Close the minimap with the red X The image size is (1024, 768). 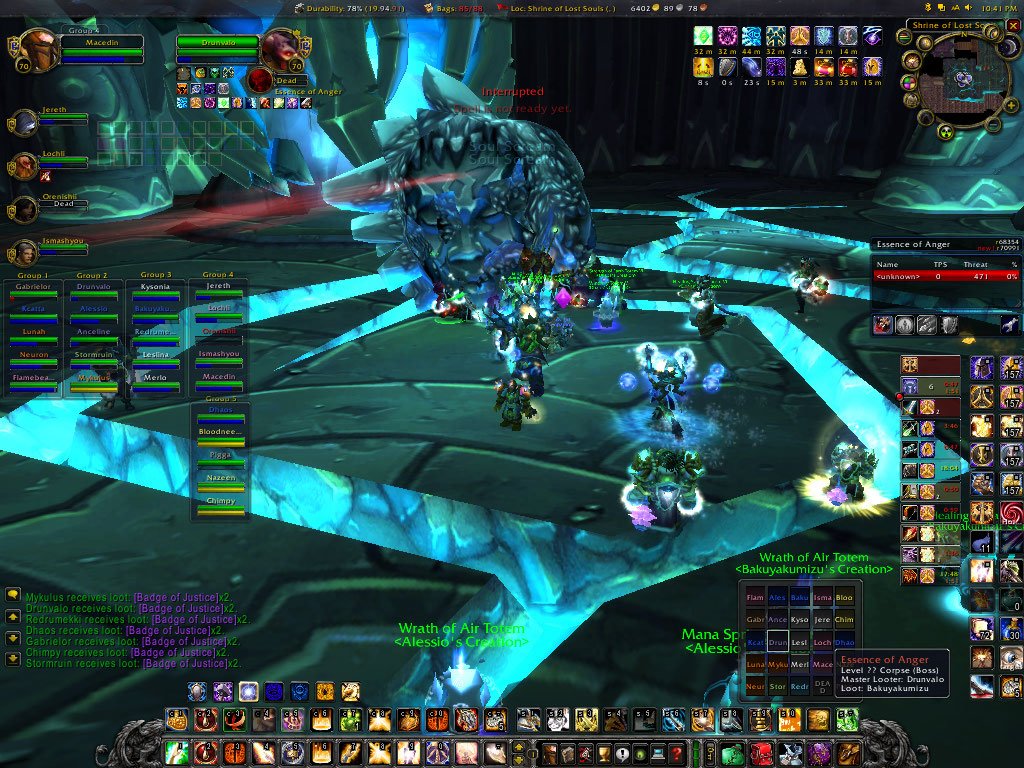[x=1013, y=25]
